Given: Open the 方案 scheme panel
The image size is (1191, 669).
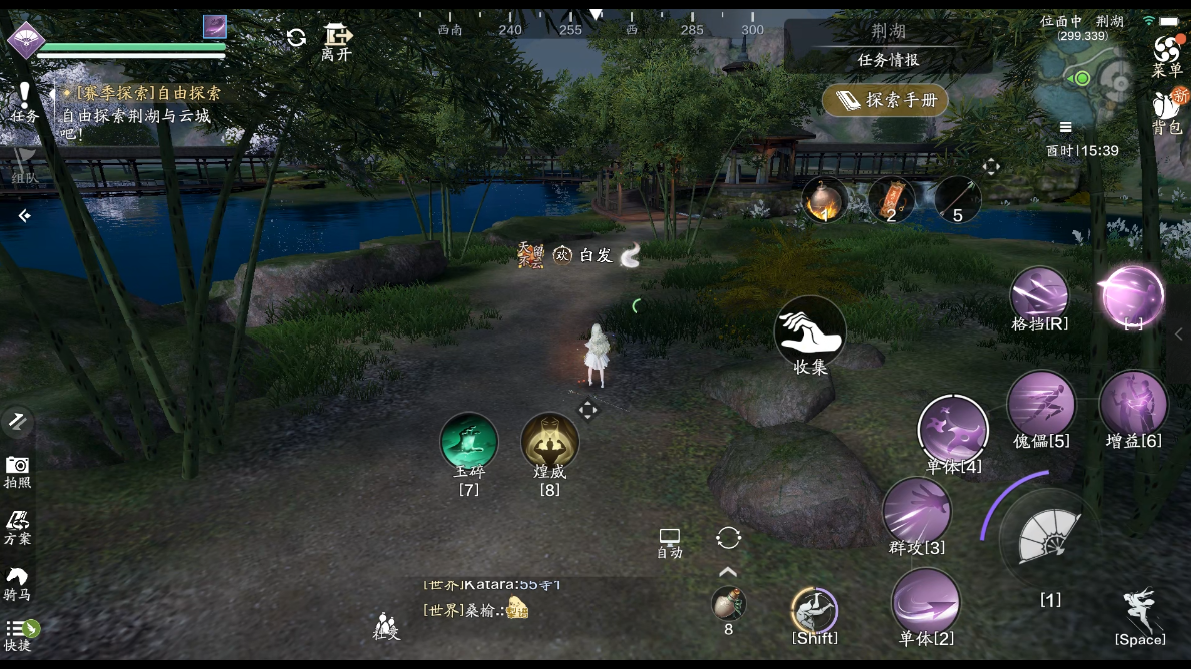Looking at the screenshot, I should click(x=17, y=526).
